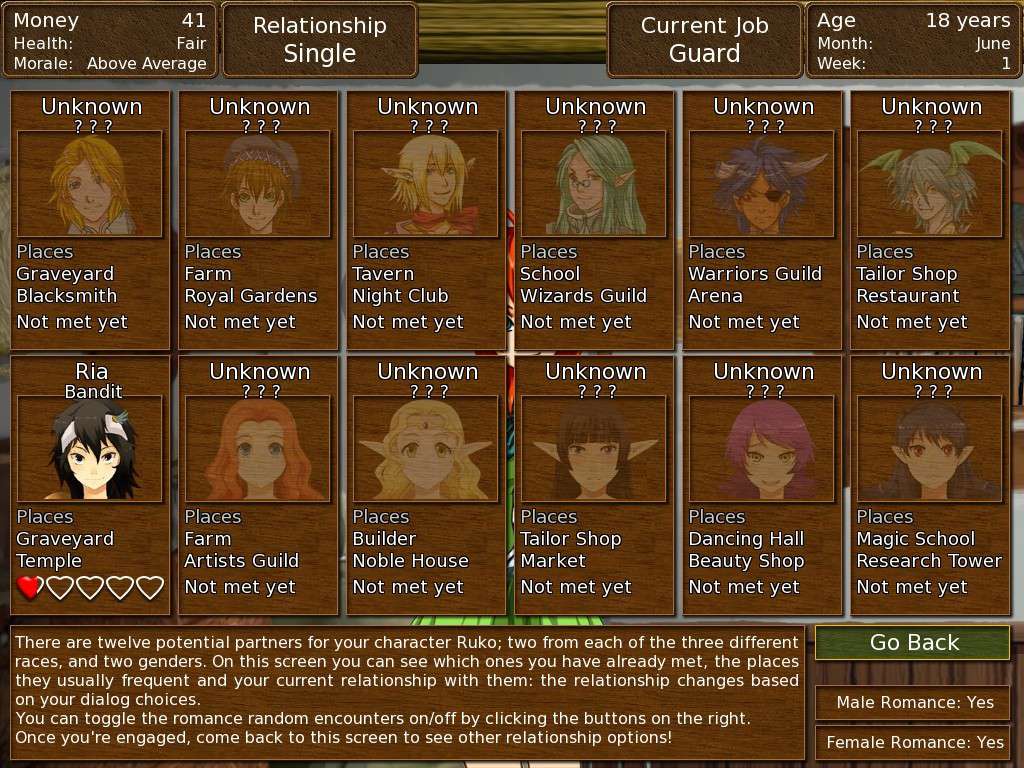Click the Relationship Single panel
This screenshot has height=768, width=1024.
(320, 40)
